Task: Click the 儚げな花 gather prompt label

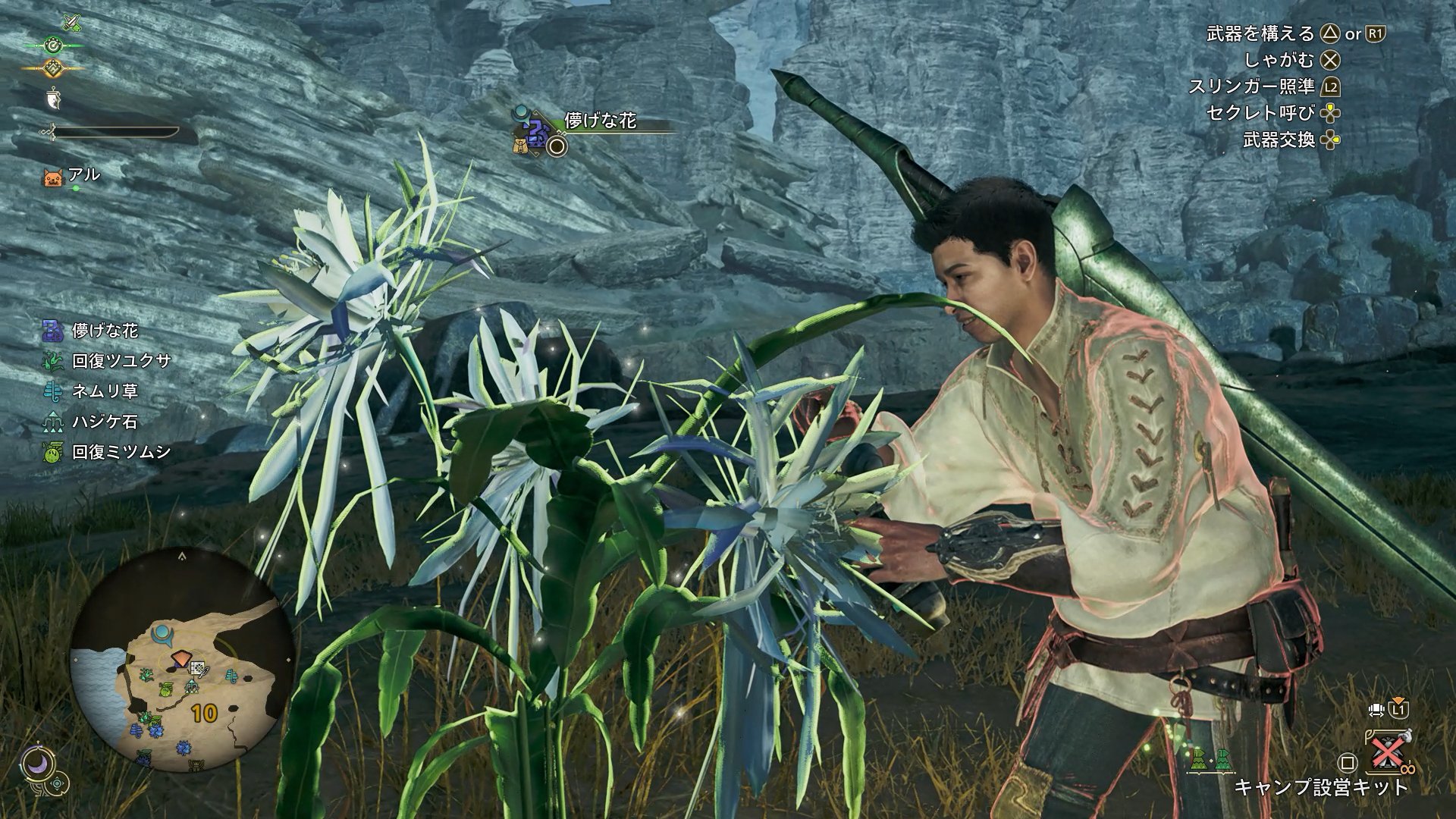Action: (600, 121)
